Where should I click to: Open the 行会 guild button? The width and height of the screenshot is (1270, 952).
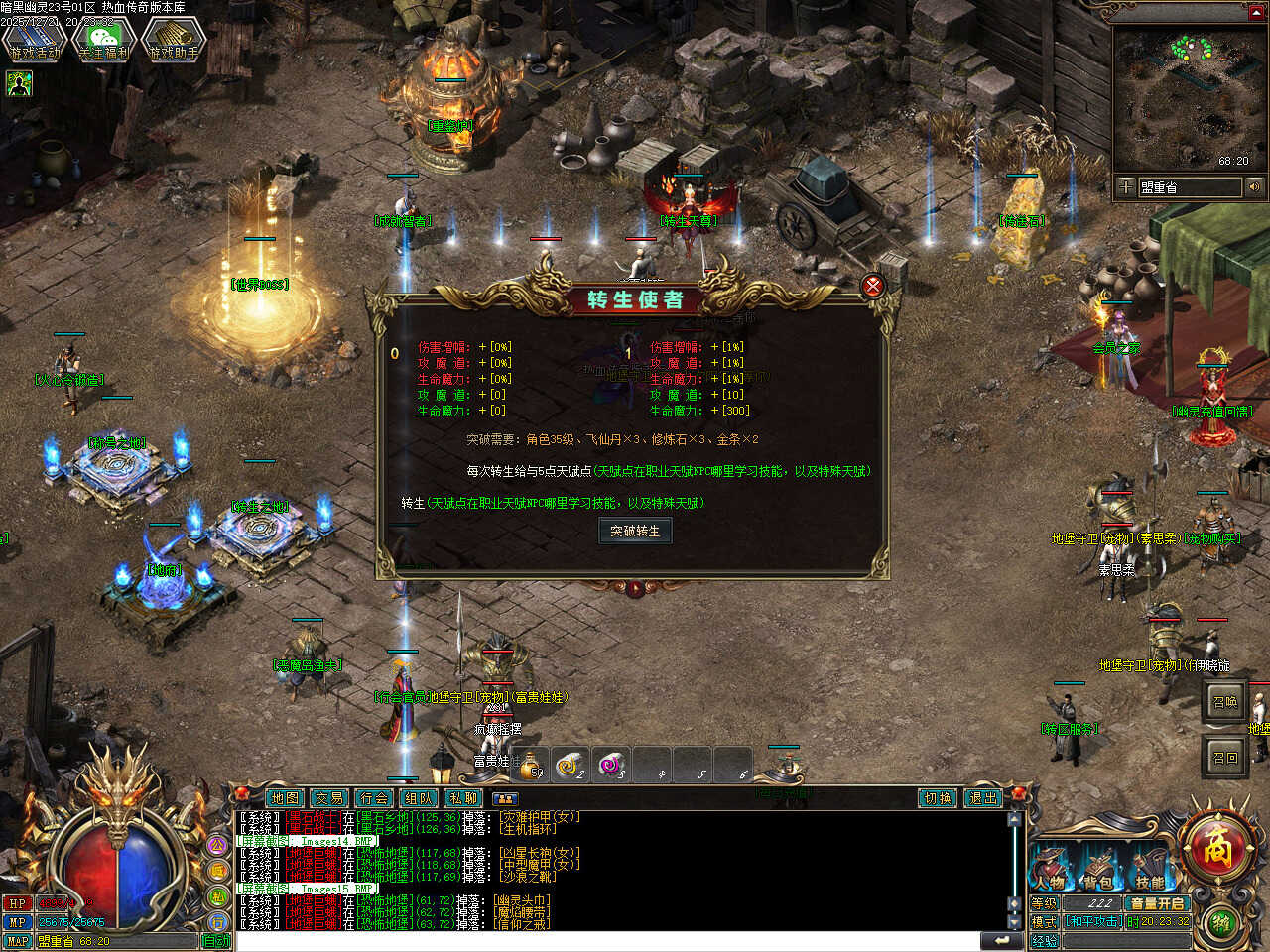click(x=374, y=798)
